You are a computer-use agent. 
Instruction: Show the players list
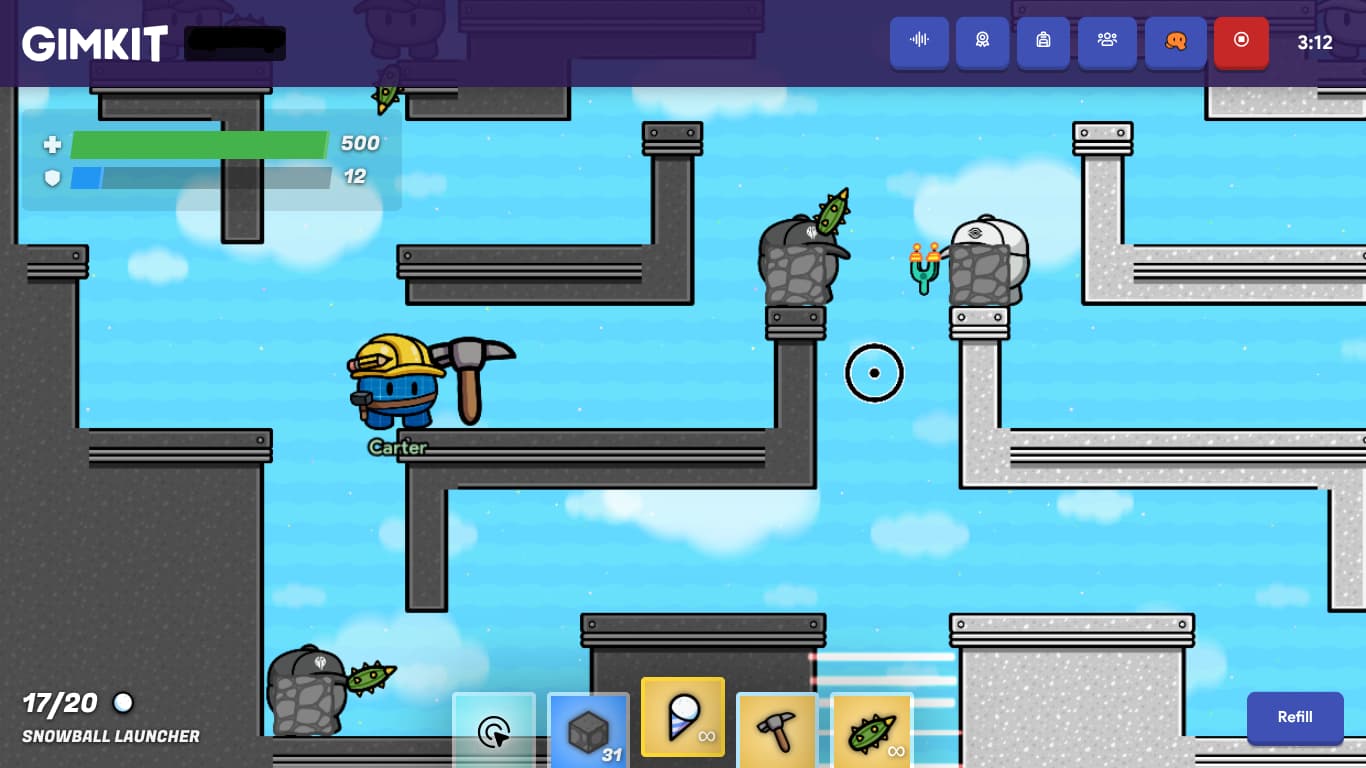[1107, 41]
